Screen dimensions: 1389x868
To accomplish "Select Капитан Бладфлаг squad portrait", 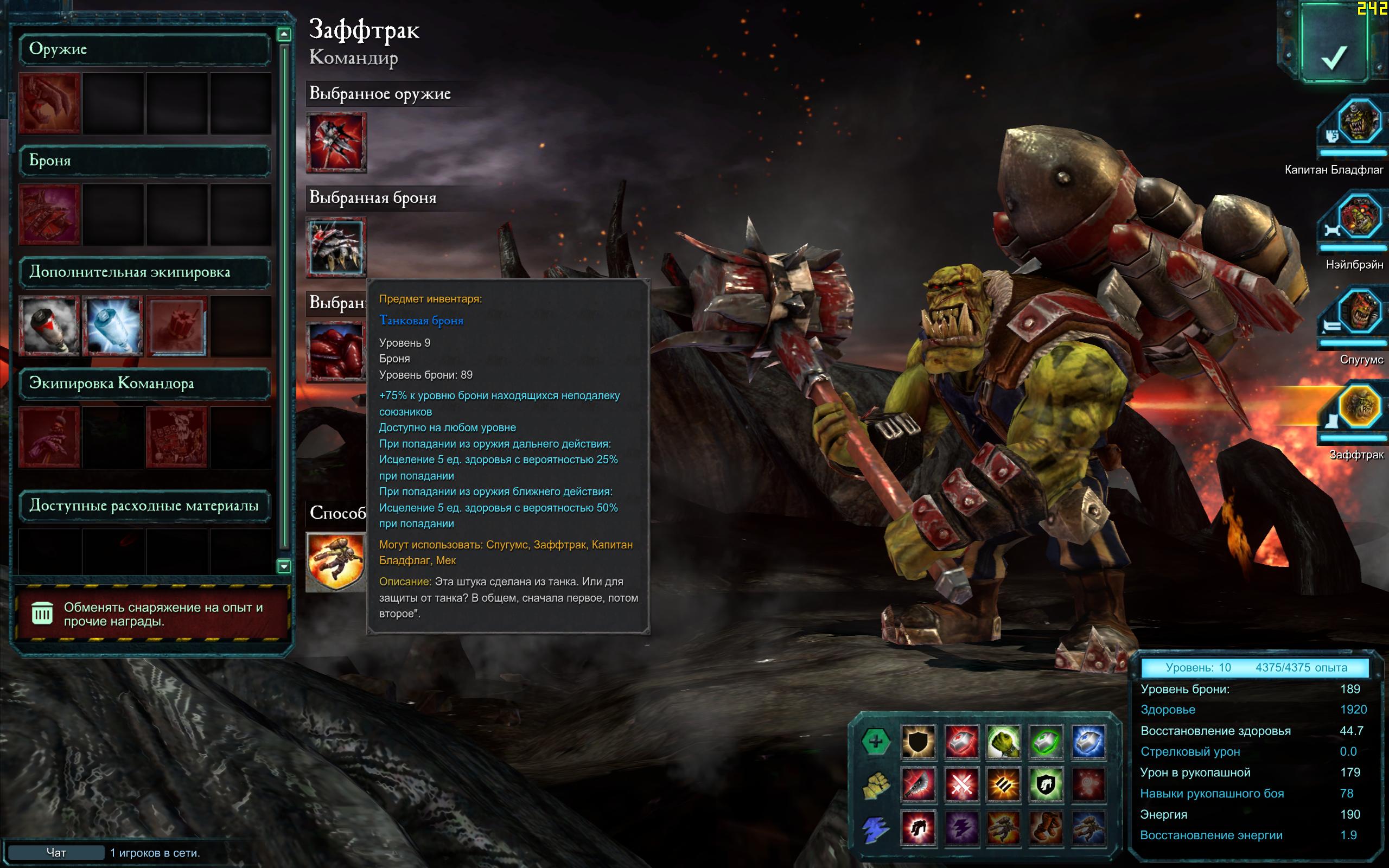I will click(1358, 122).
